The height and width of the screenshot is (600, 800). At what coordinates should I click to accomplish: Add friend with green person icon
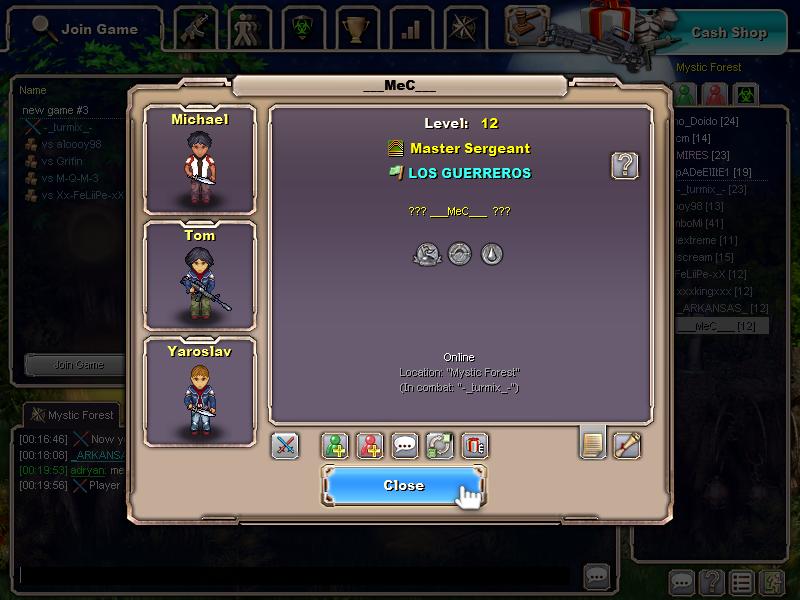(x=335, y=446)
